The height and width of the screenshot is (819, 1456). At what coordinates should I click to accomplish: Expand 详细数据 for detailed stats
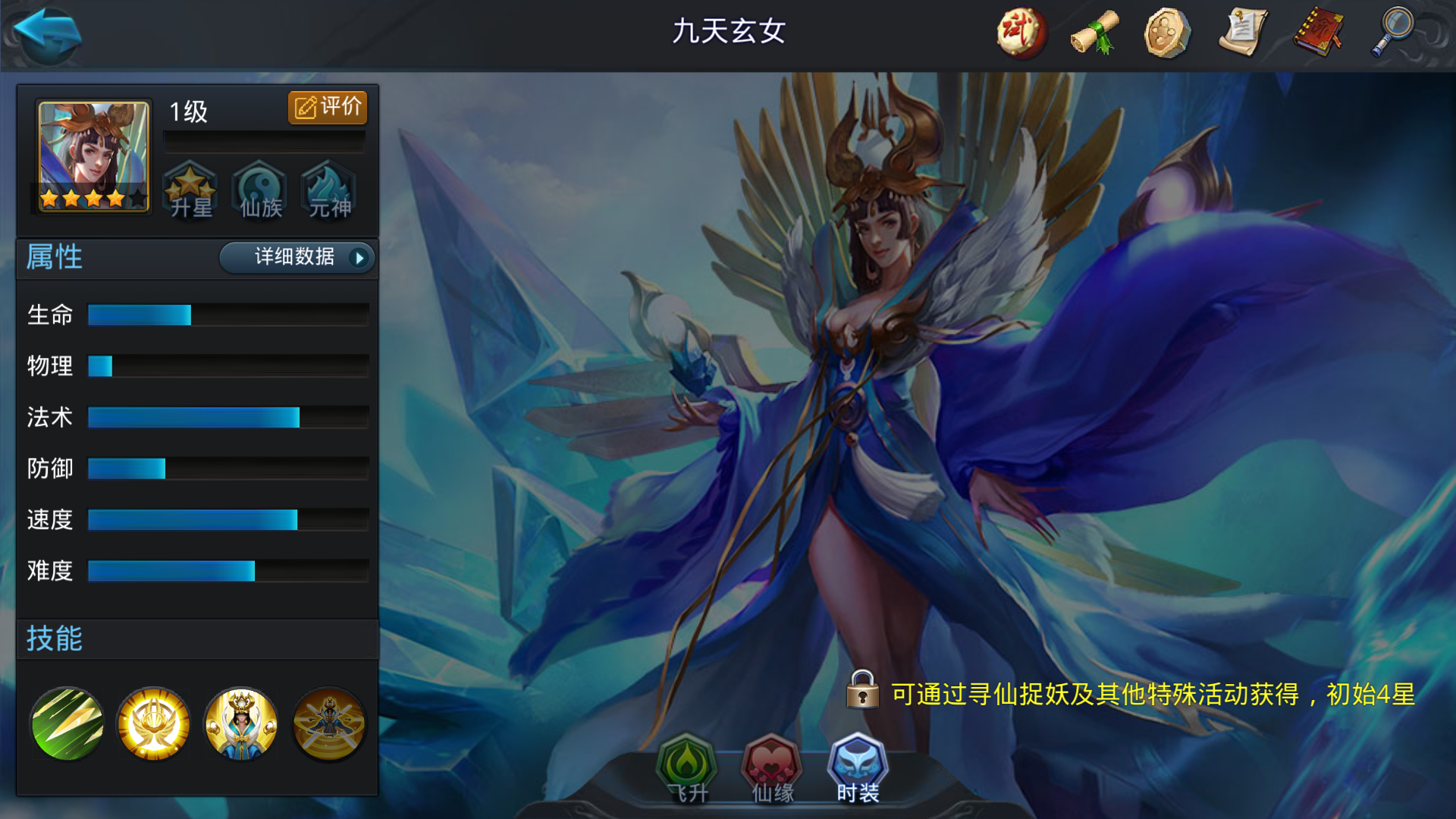point(297,259)
